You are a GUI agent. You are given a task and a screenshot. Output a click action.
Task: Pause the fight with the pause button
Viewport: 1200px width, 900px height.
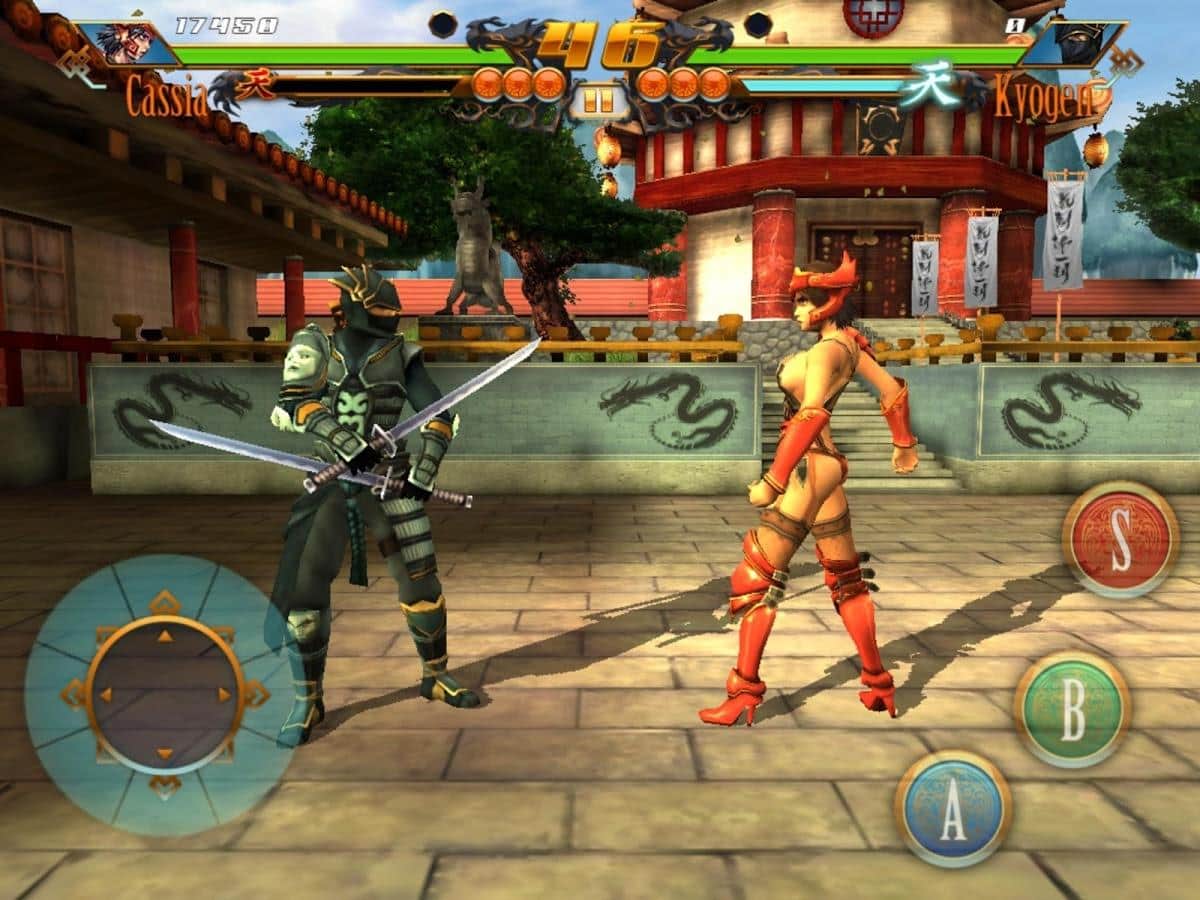point(598,101)
